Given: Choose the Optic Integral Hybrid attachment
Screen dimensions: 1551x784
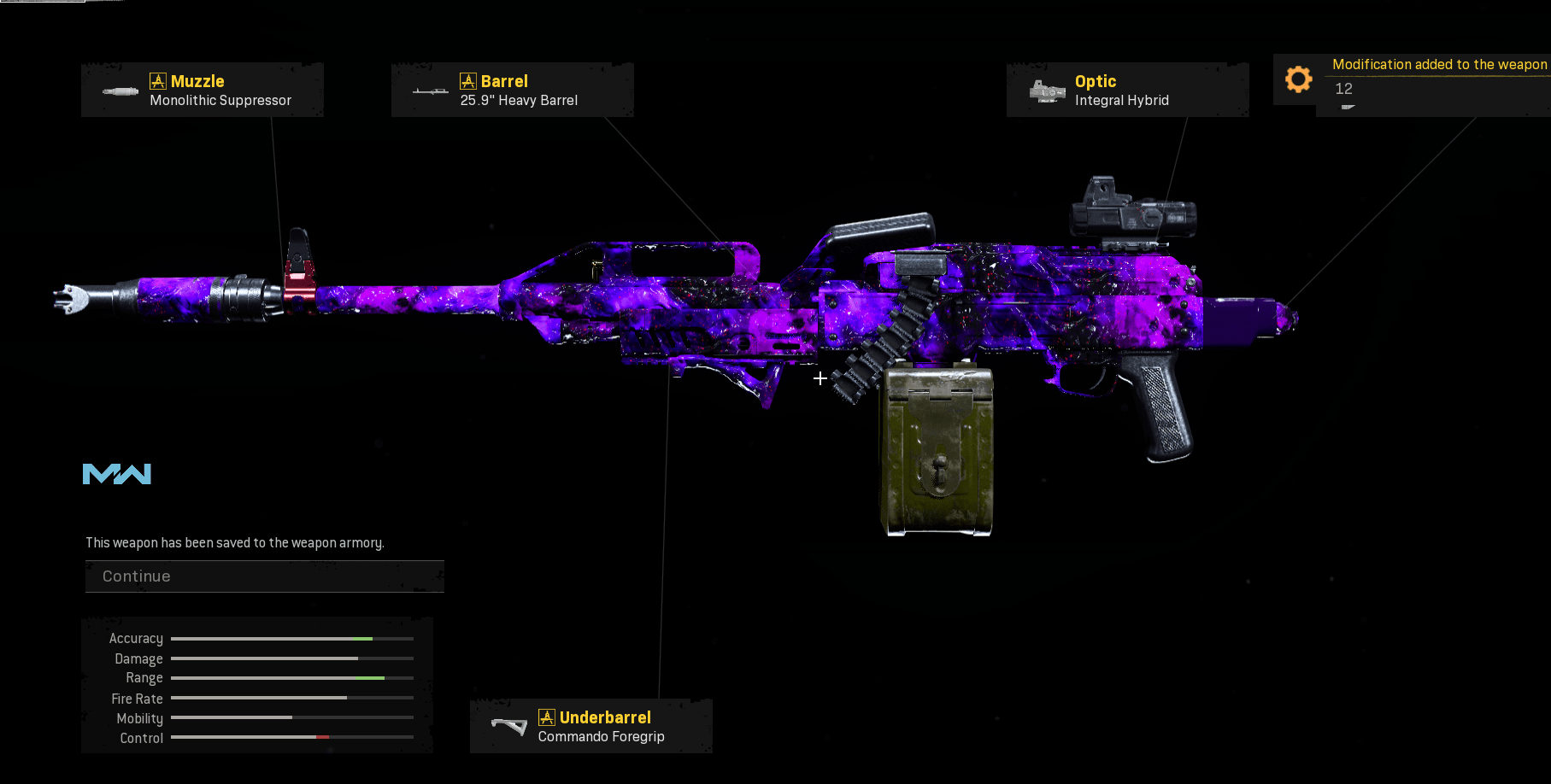Looking at the screenshot, I should coord(1127,90).
